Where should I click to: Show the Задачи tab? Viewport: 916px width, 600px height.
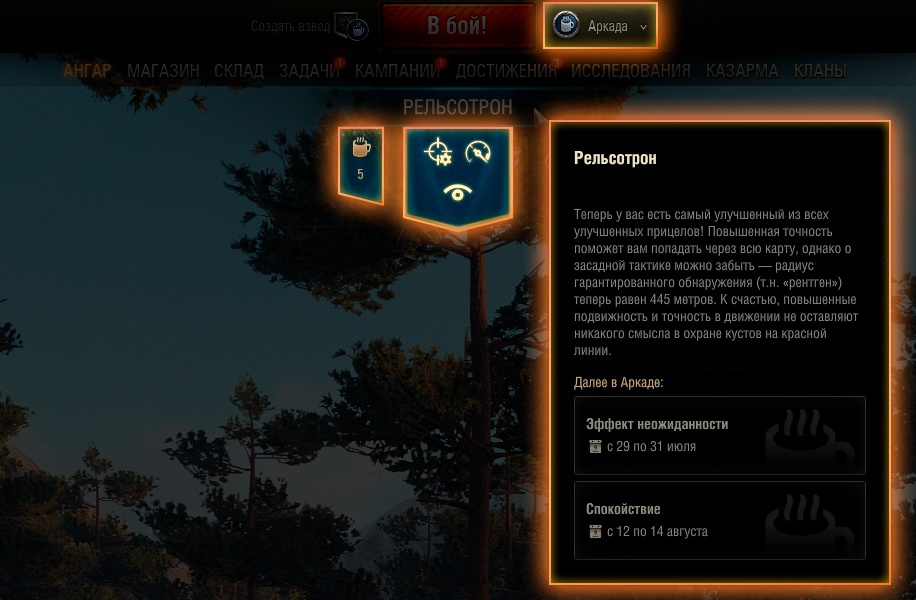309,71
